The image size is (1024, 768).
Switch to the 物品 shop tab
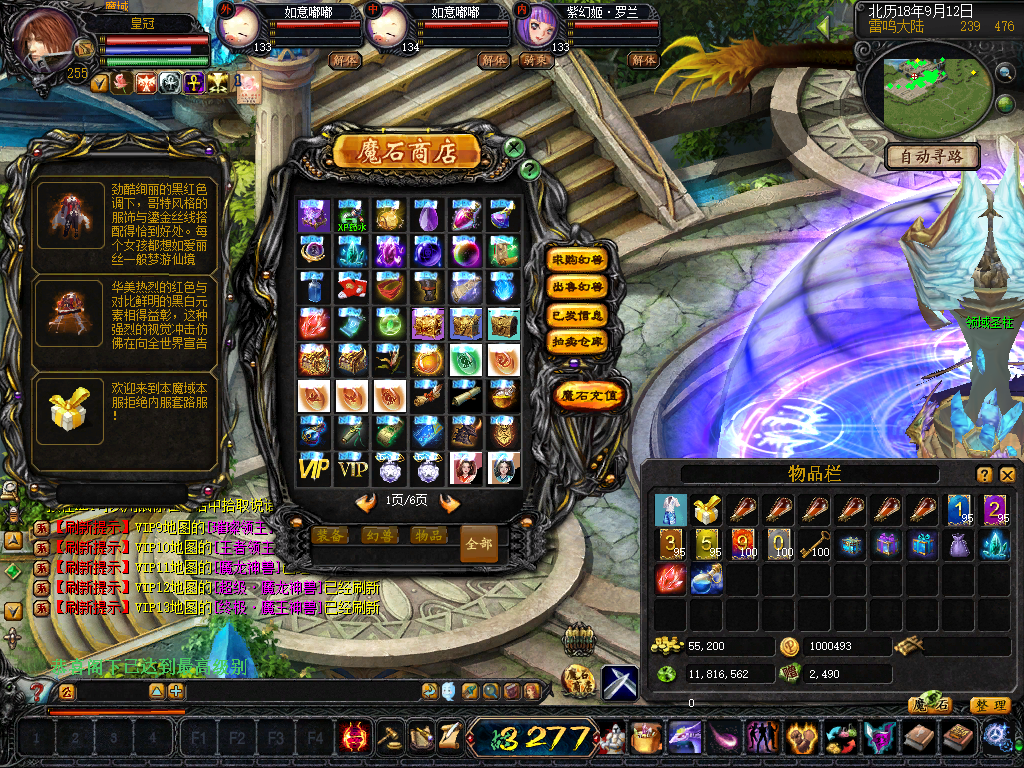428,535
